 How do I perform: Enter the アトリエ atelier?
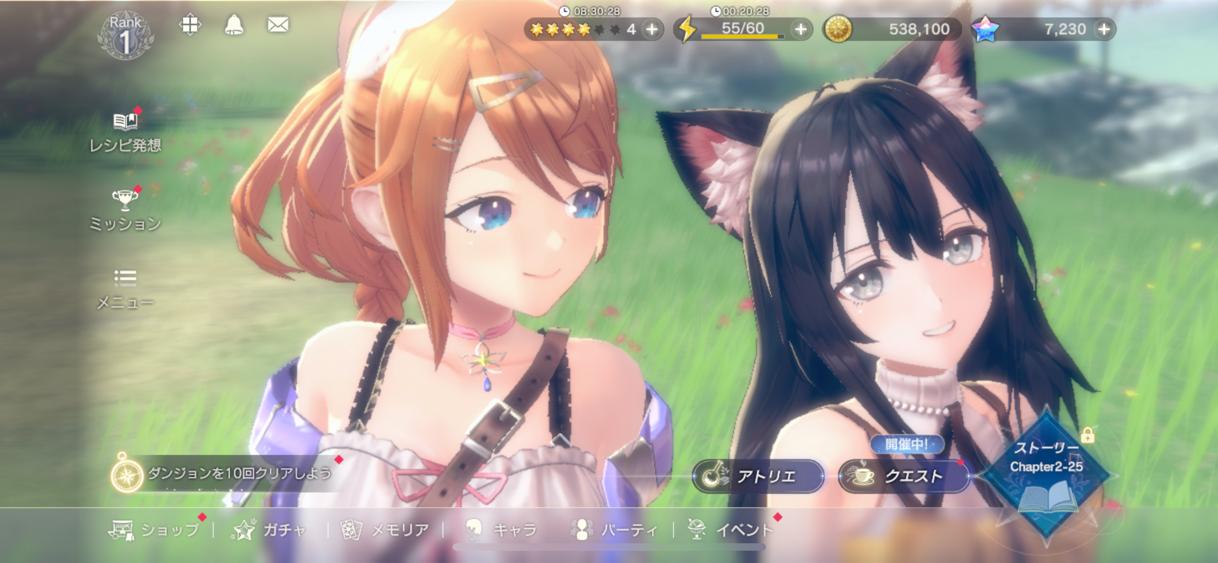tap(759, 476)
